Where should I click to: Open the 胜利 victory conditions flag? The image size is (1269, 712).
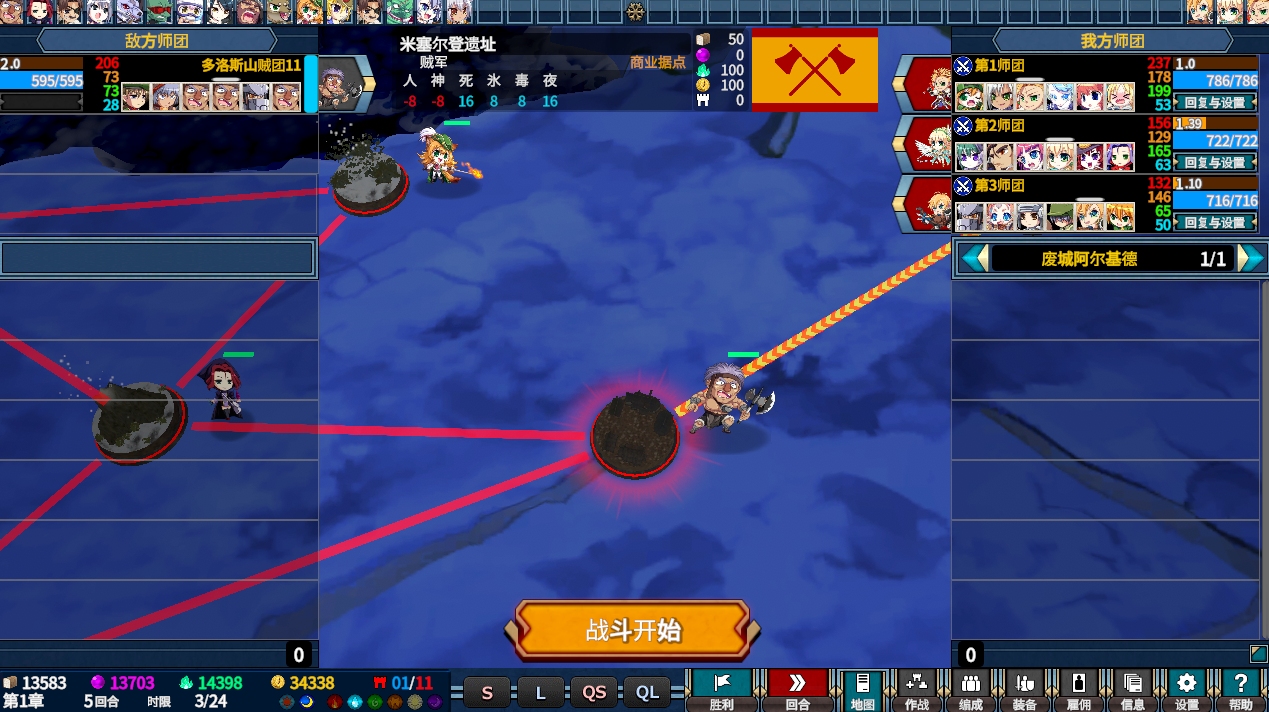pyautogui.click(x=721, y=690)
